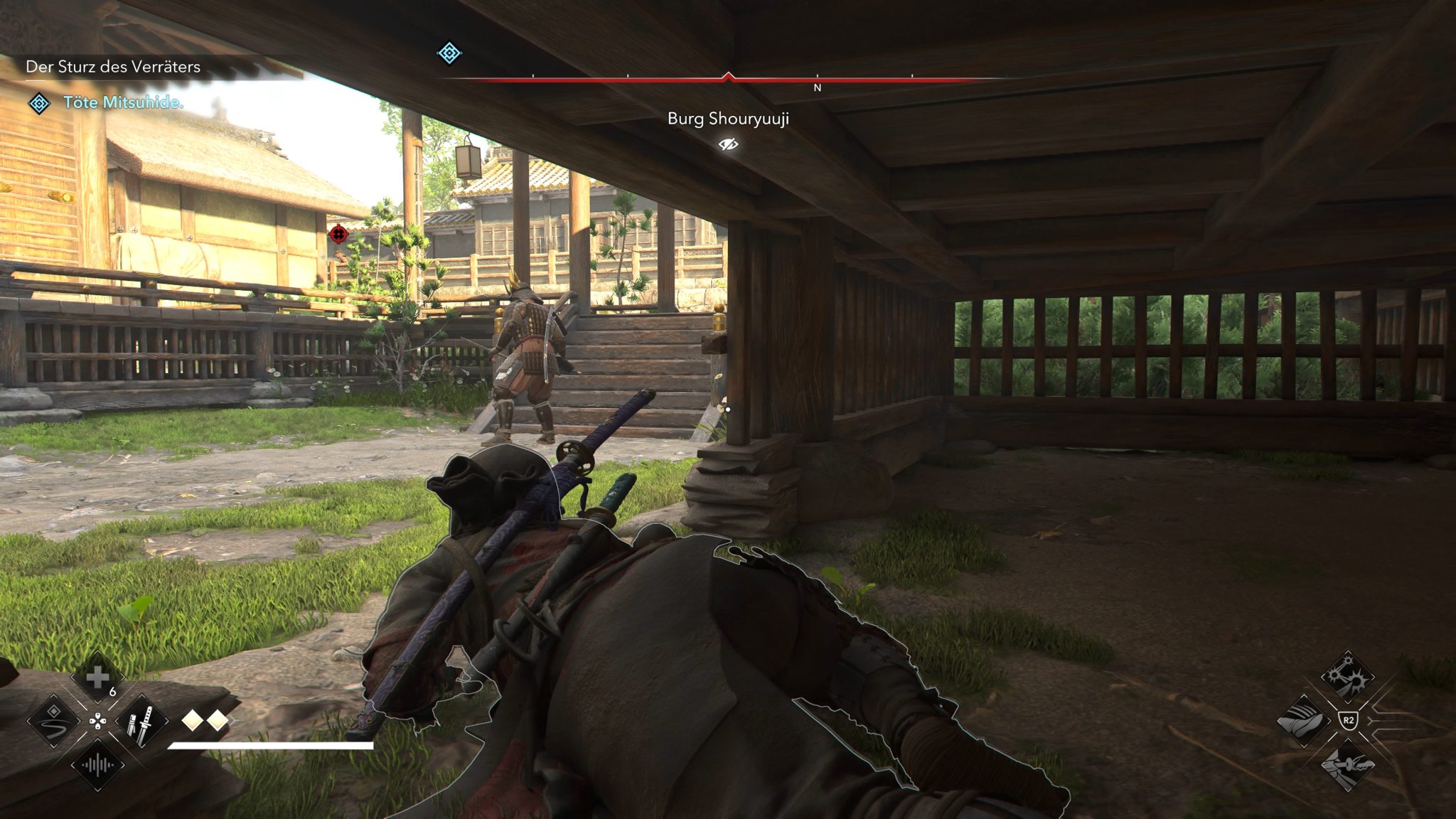Select the healing ration slot with the cross
The height and width of the screenshot is (819, 1456).
click(97, 678)
